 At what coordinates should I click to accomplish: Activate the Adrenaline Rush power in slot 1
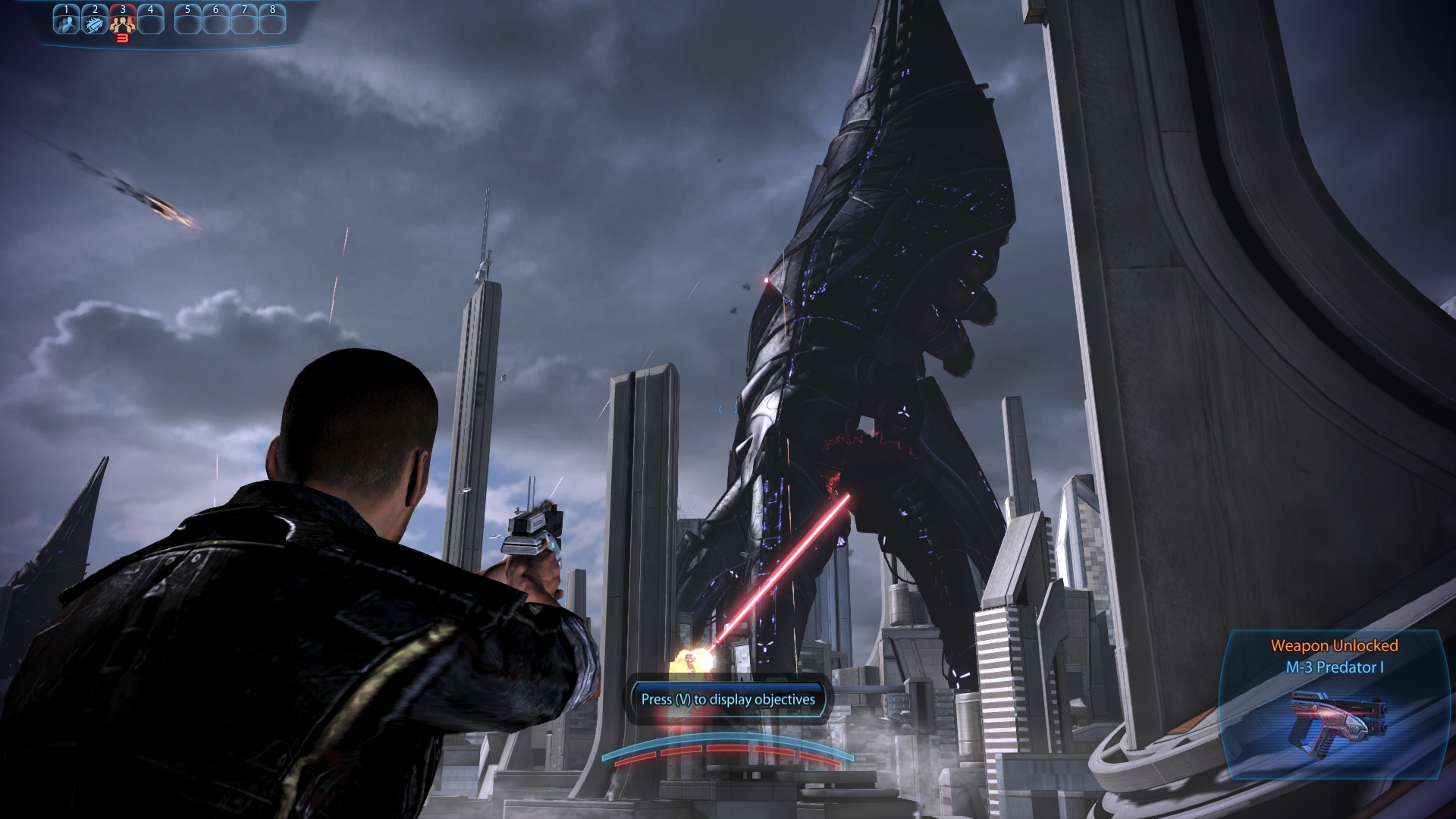point(67,22)
